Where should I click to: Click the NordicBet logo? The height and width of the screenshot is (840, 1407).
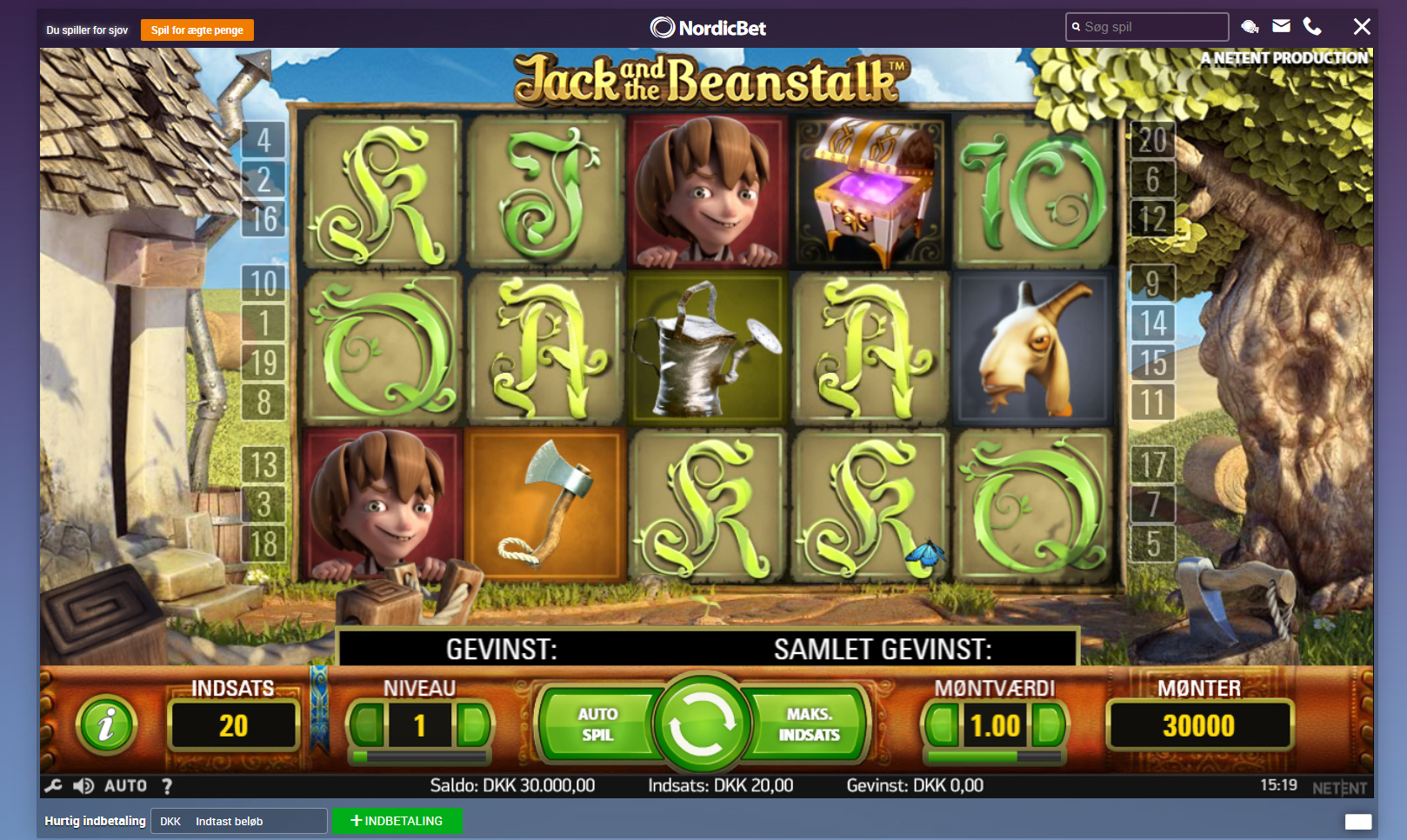[x=710, y=26]
